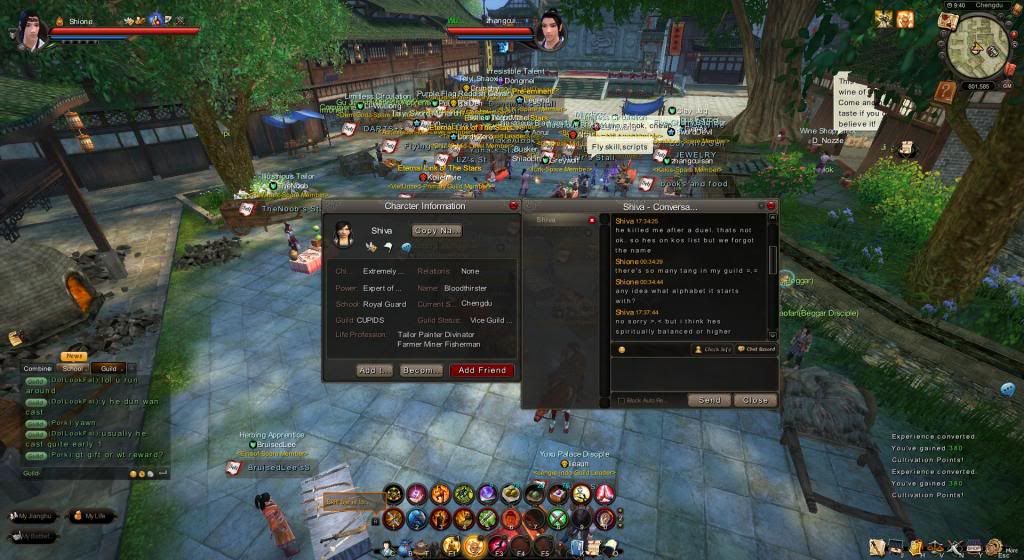Send the chat message to Shiva

708,400
